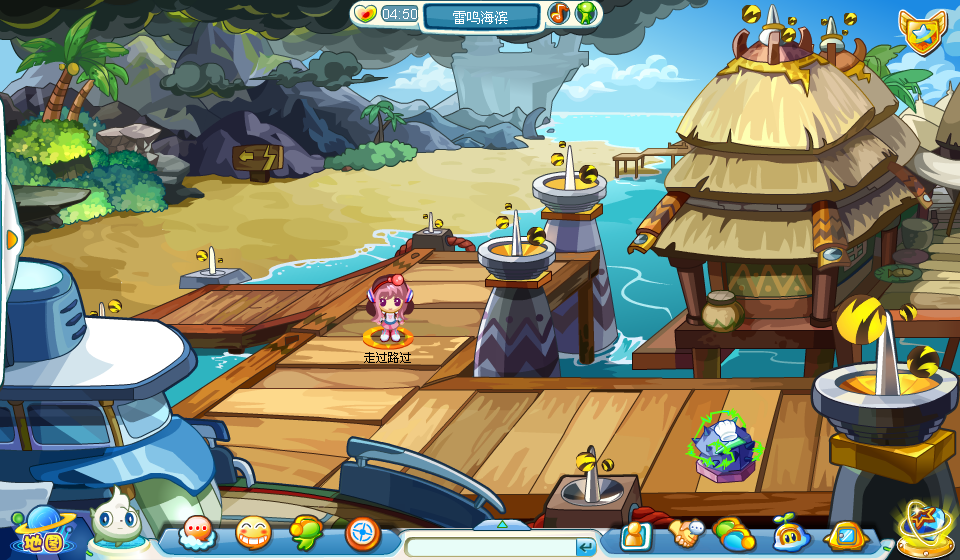The height and width of the screenshot is (560, 960).
Task: Click the green figure icon in top bar
Action: (586, 14)
